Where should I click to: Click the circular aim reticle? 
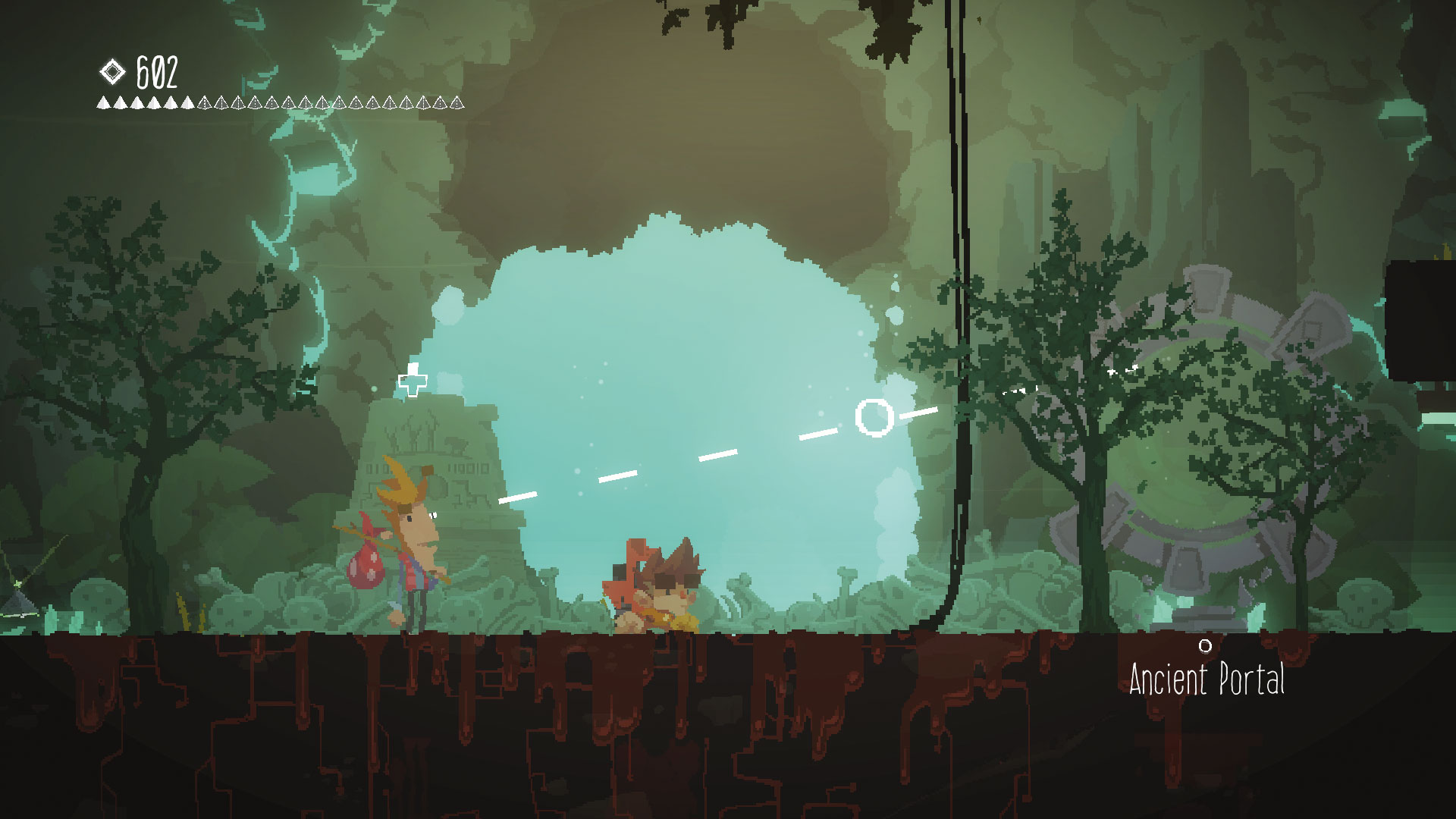click(874, 416)
